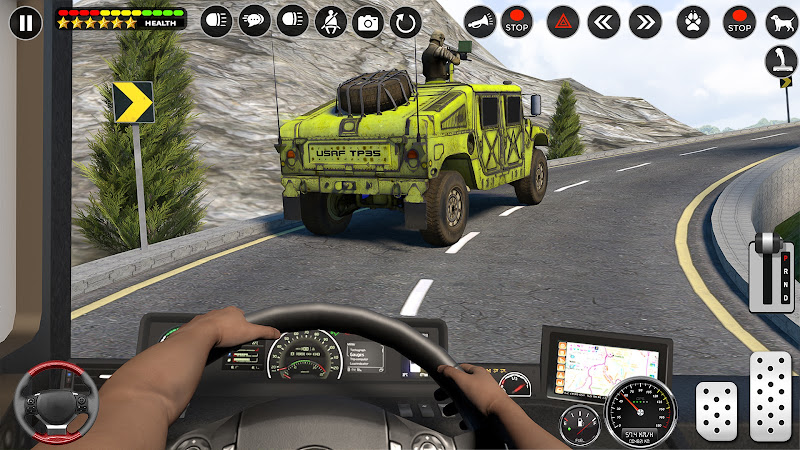Image resolution: width=800 pixels, height=450 pixels.
Task: Tap the circular arrow reset icon
Action: point(406,21)
